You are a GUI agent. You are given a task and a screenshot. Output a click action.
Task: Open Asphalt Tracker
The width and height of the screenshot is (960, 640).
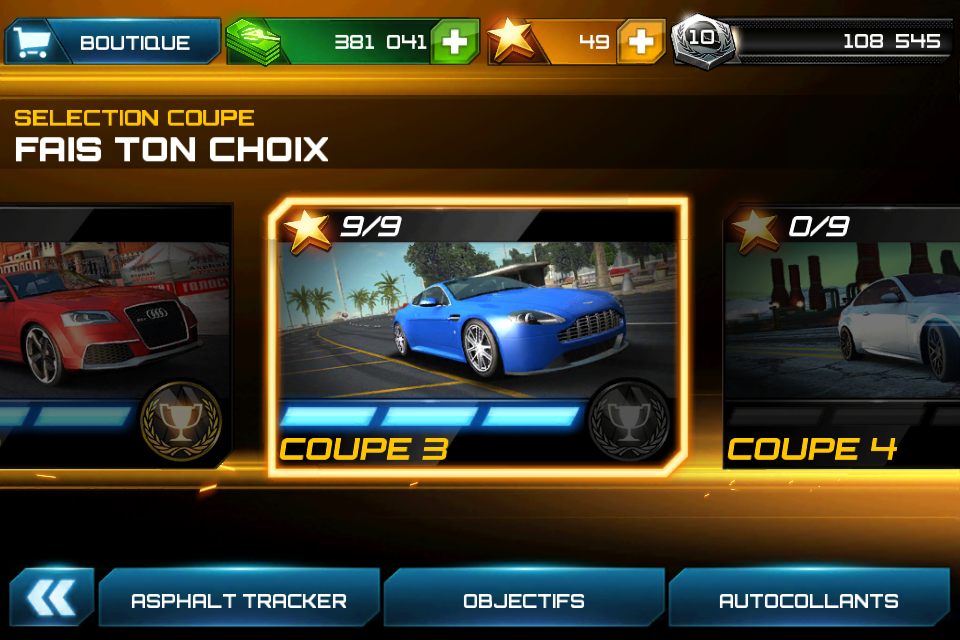point(239,600)
